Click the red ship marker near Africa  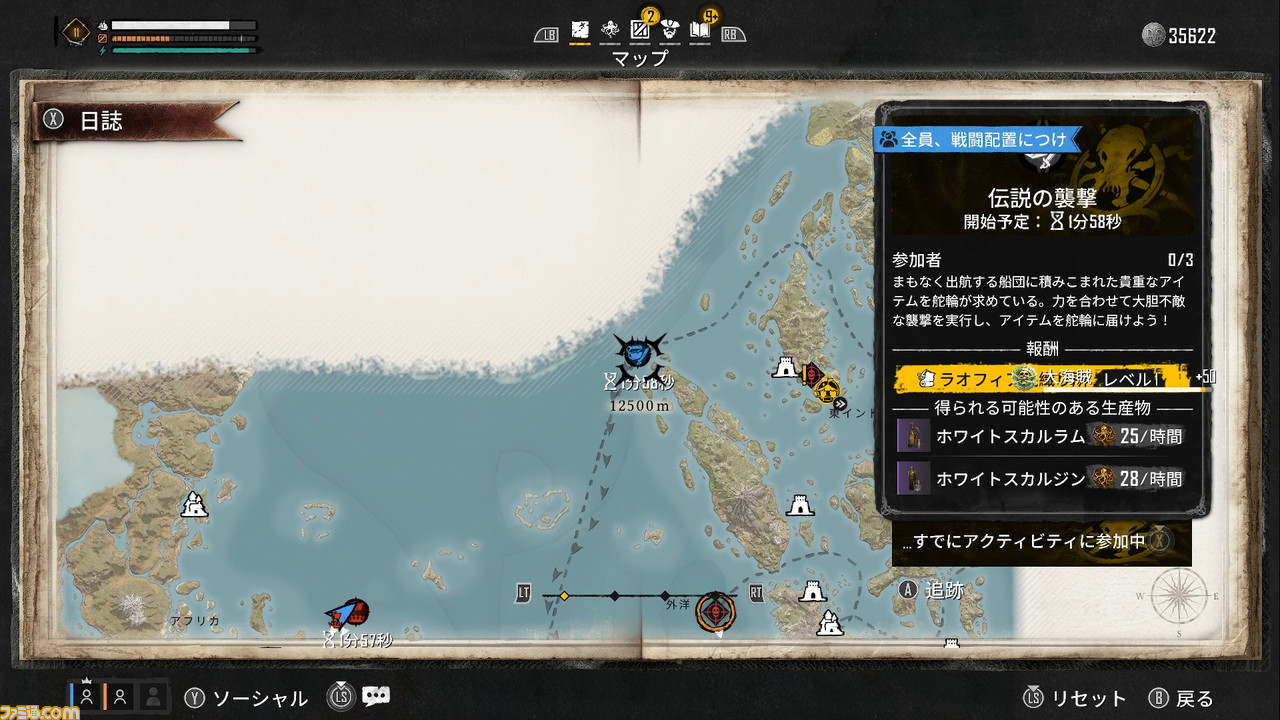coord(350,613)
